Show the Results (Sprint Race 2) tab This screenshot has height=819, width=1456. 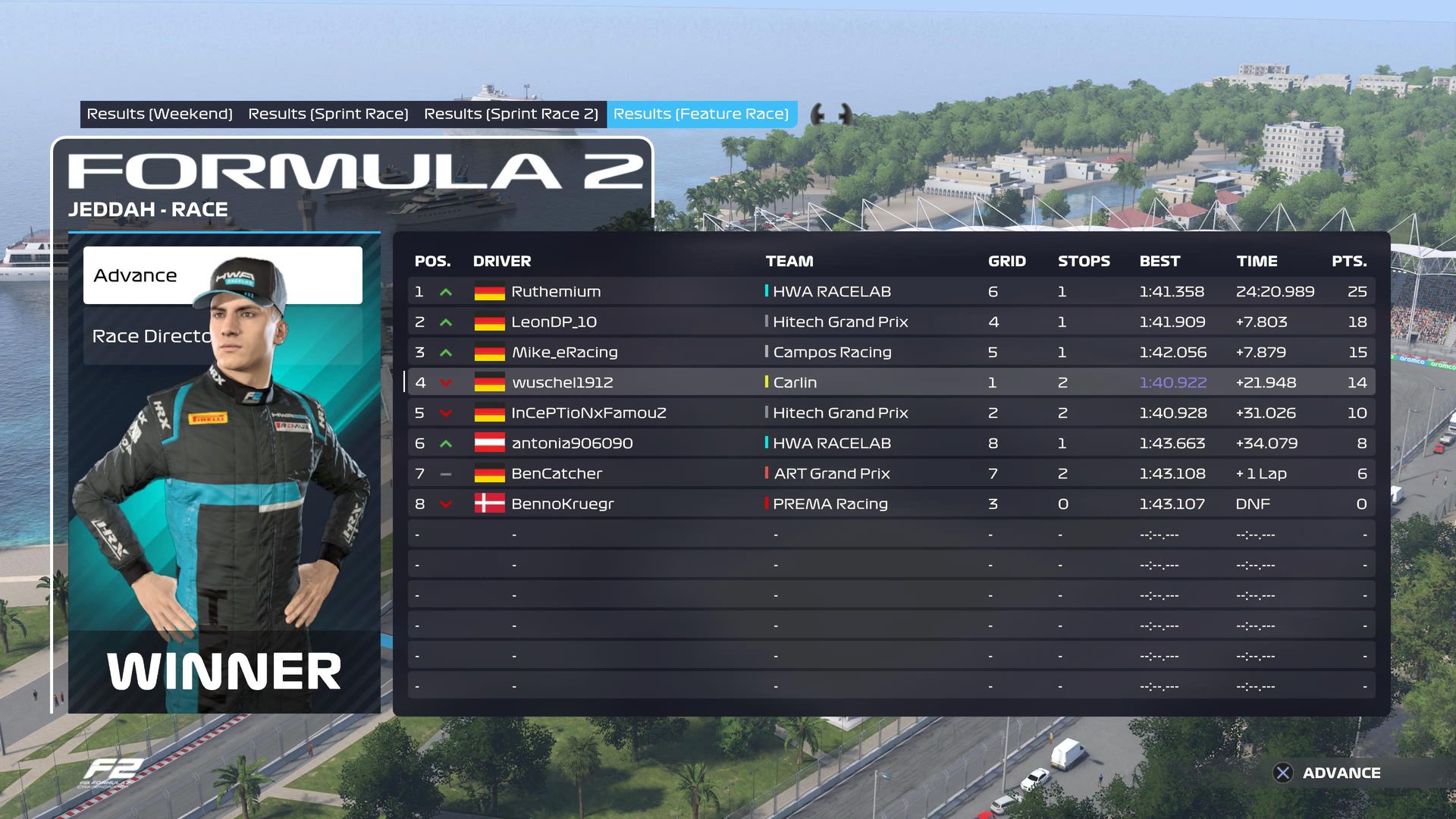coord(510,114)
